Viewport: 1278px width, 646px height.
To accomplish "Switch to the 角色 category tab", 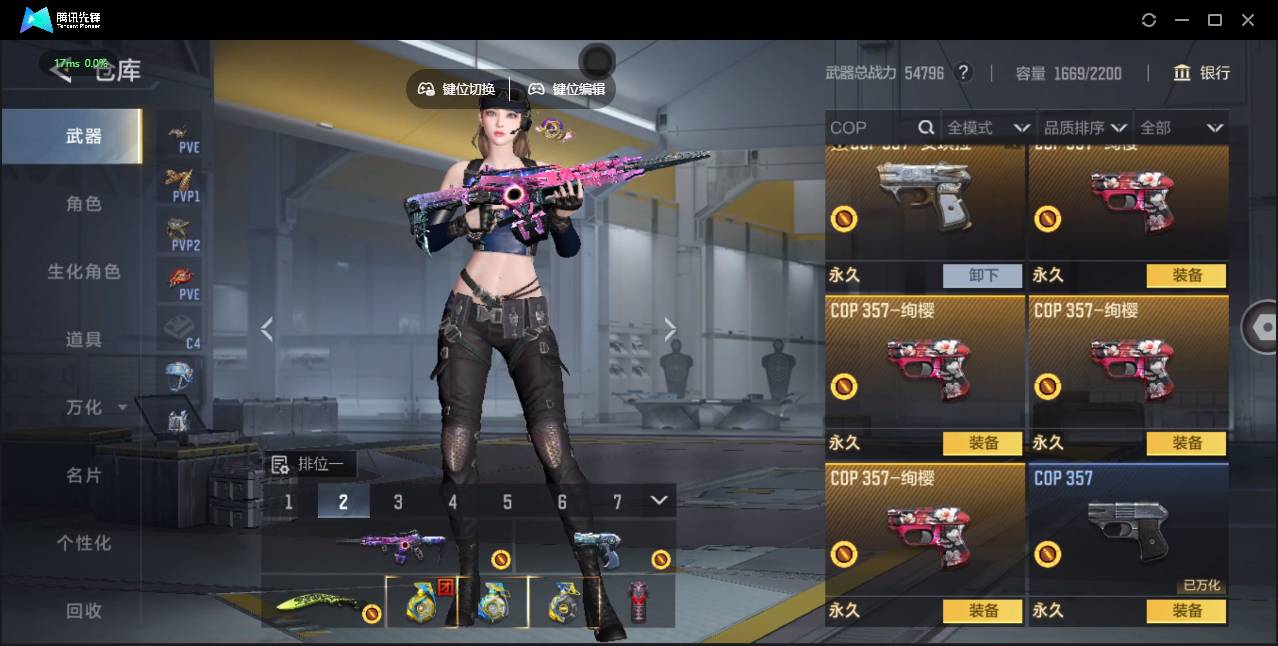I will pyautogui.click(x=84, y=204).
